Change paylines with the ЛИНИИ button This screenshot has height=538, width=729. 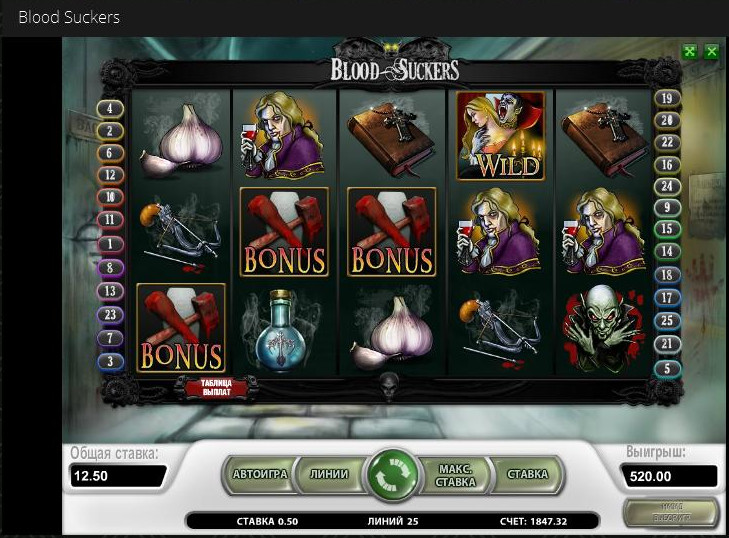pyautogui.click(x=329, y=474)
